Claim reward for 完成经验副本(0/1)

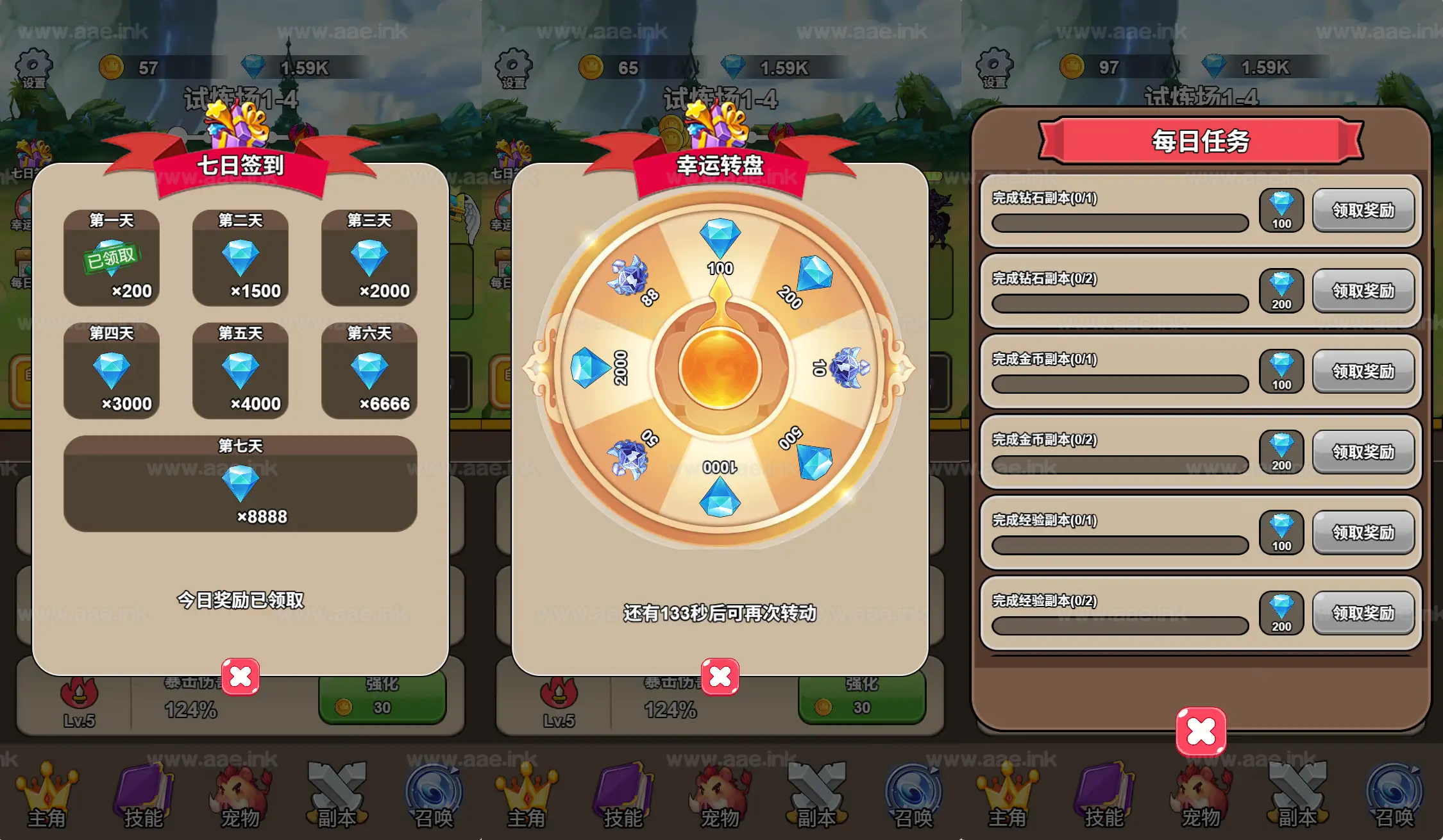(x=1363, y=533)
